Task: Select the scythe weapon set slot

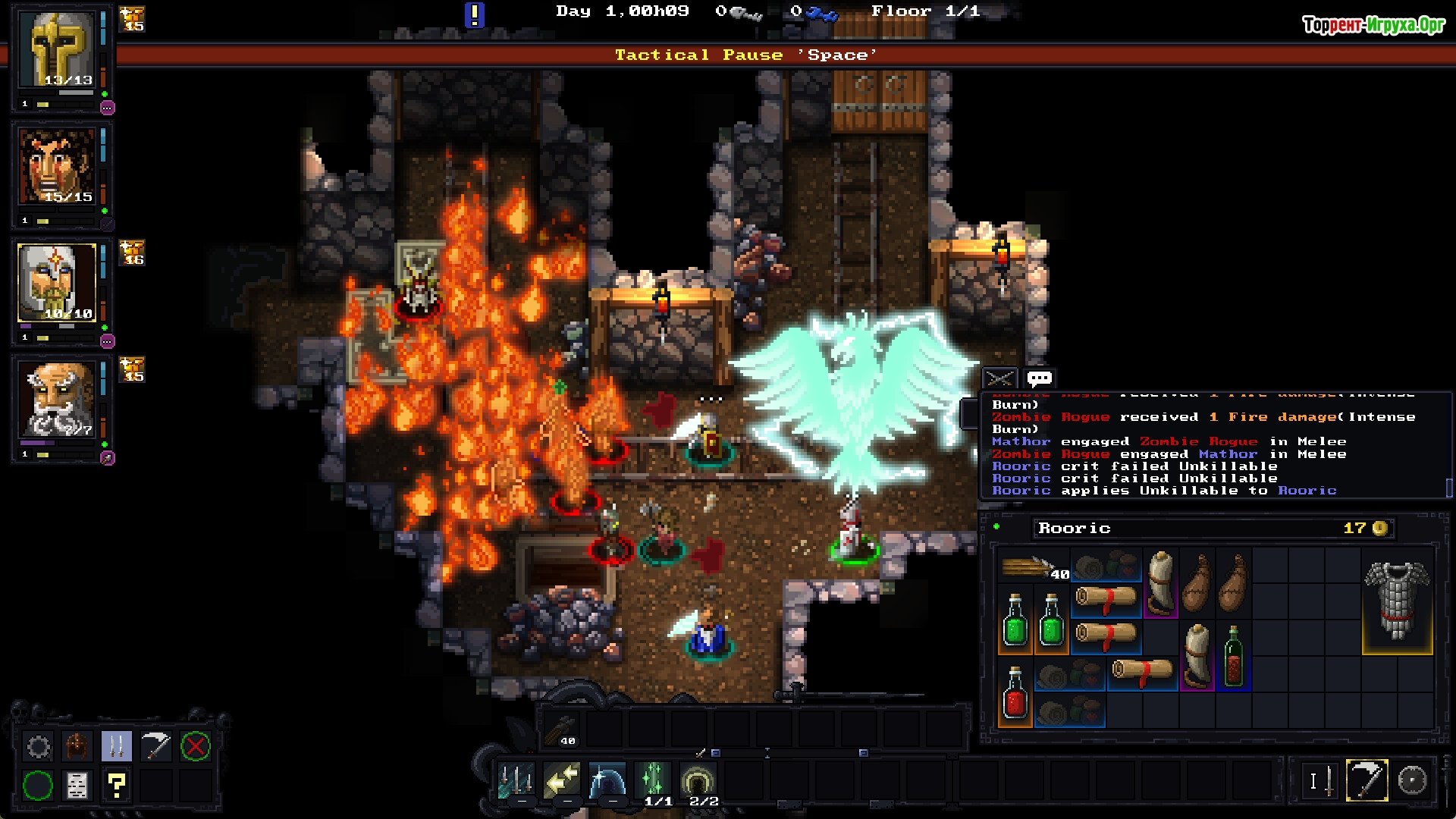Action: 1367,780
